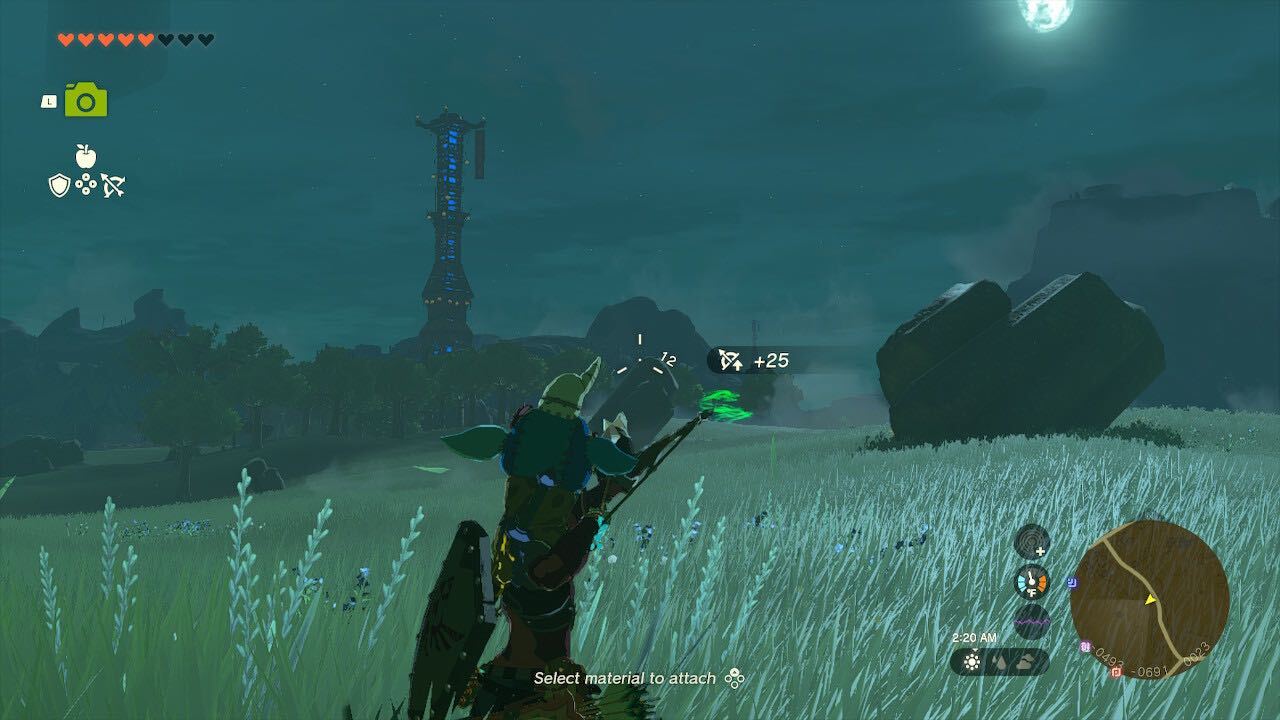Click the equipped bow and arrow icon
Image resolution: width=1280 pixels, height=720 pixels.
[113, 185]
